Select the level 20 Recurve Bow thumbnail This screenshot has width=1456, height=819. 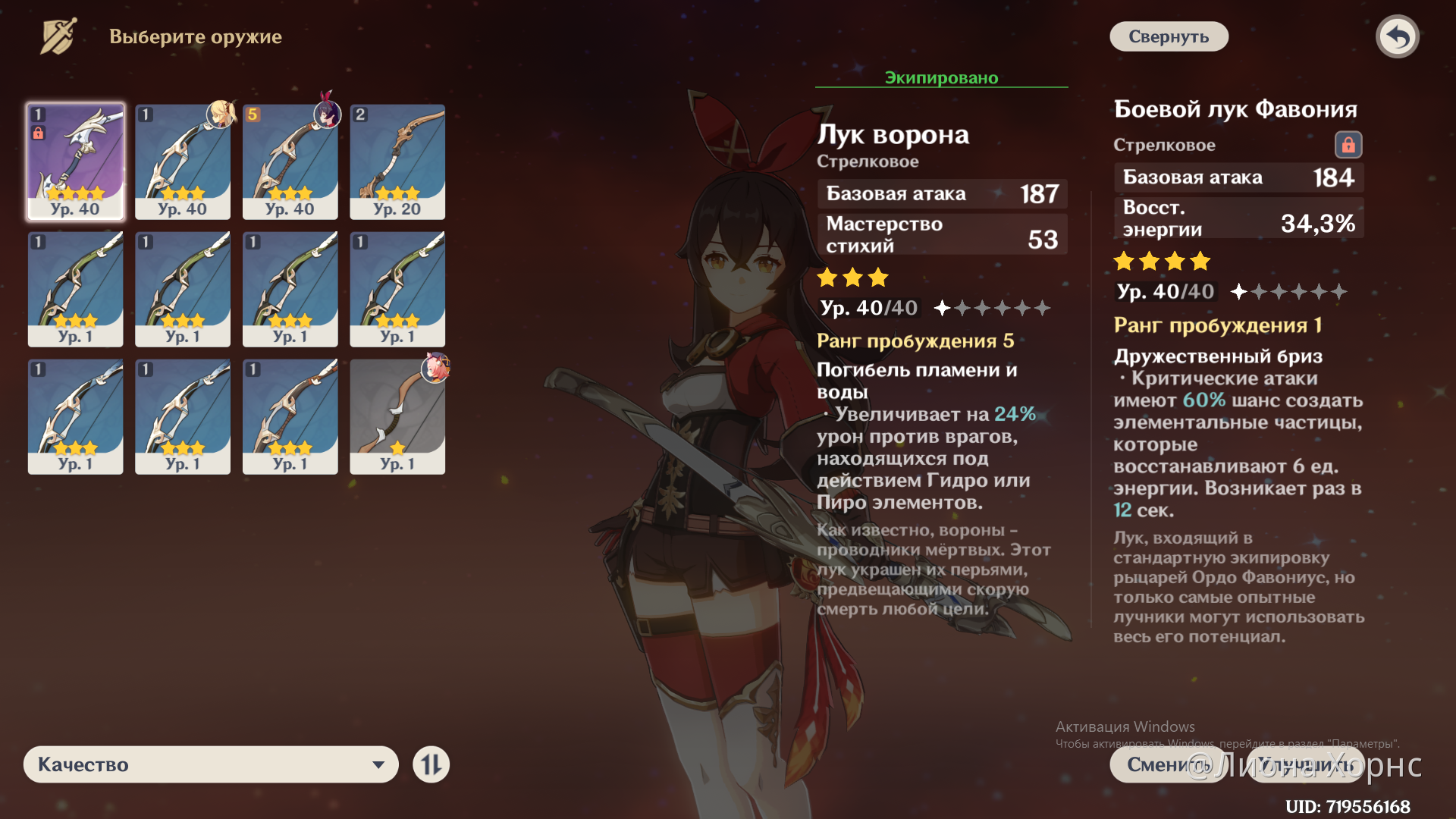pos(397,162)
